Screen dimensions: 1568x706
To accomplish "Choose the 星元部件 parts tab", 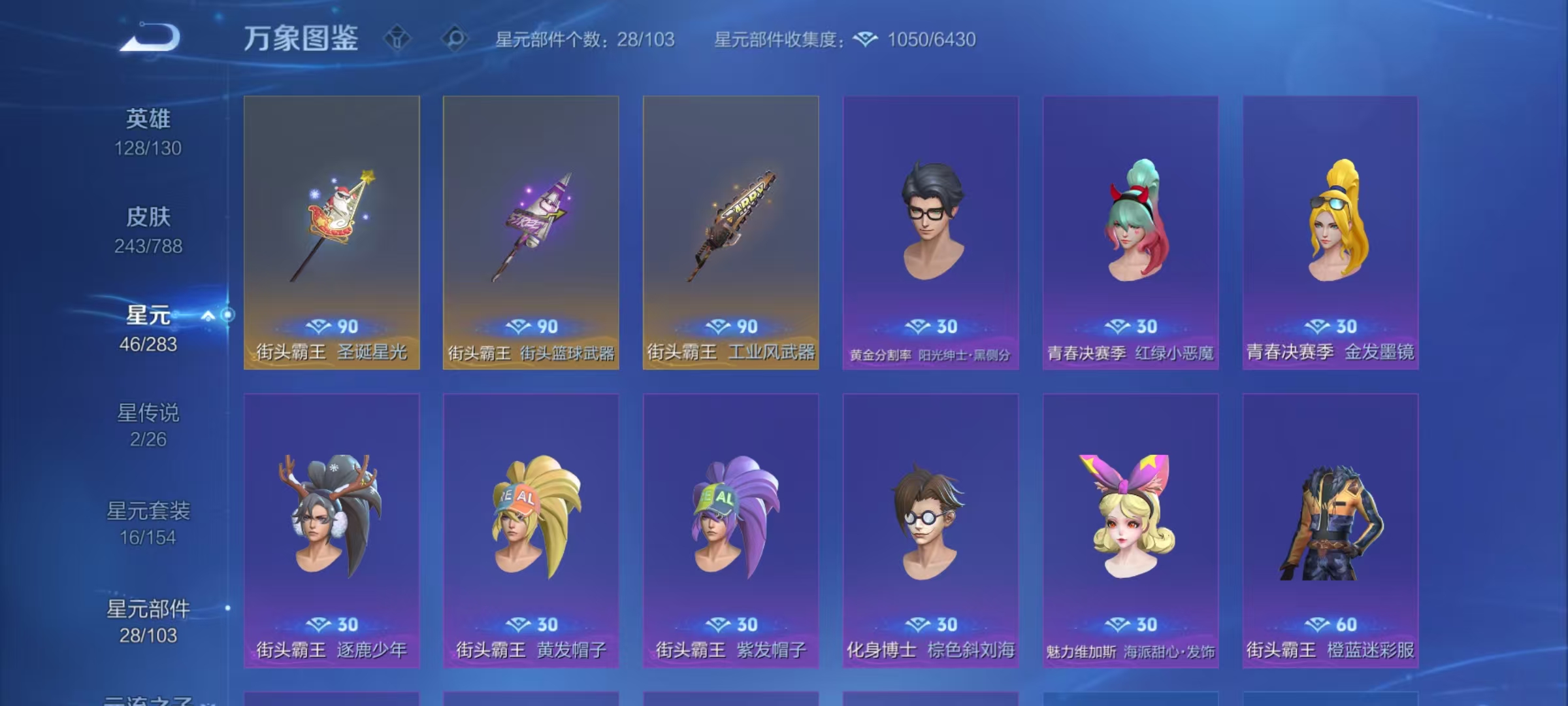I will pos(148,621).
